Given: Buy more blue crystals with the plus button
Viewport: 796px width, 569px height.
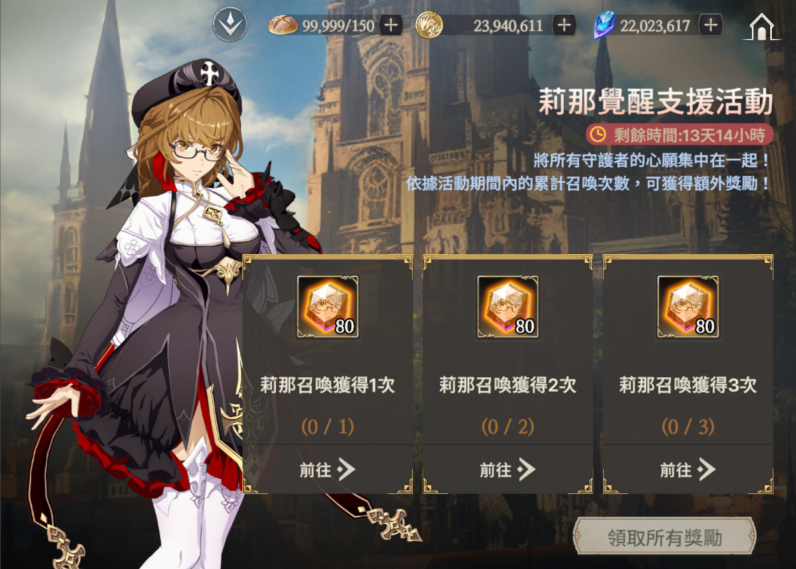Looking at the screenshot, I should point(711,25).
